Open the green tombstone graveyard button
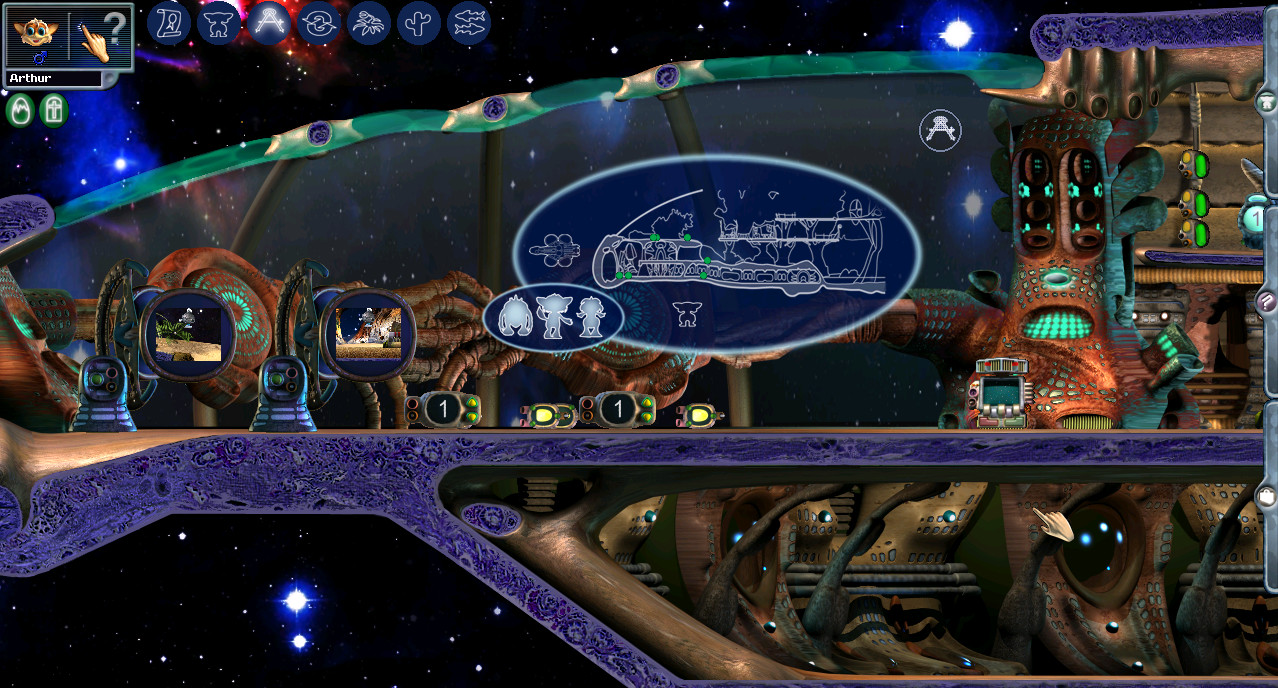This screenshot has height=688, width=1278. (53, 109)
